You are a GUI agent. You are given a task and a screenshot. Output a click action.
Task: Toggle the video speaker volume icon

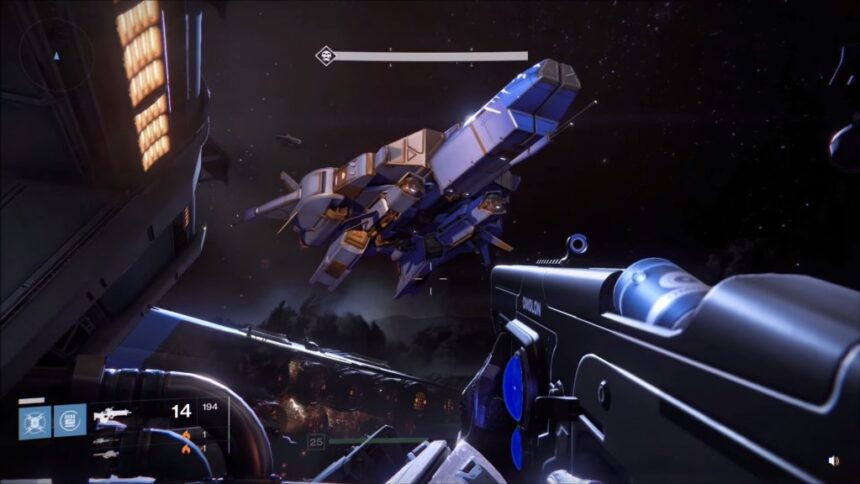coord(834,461)
